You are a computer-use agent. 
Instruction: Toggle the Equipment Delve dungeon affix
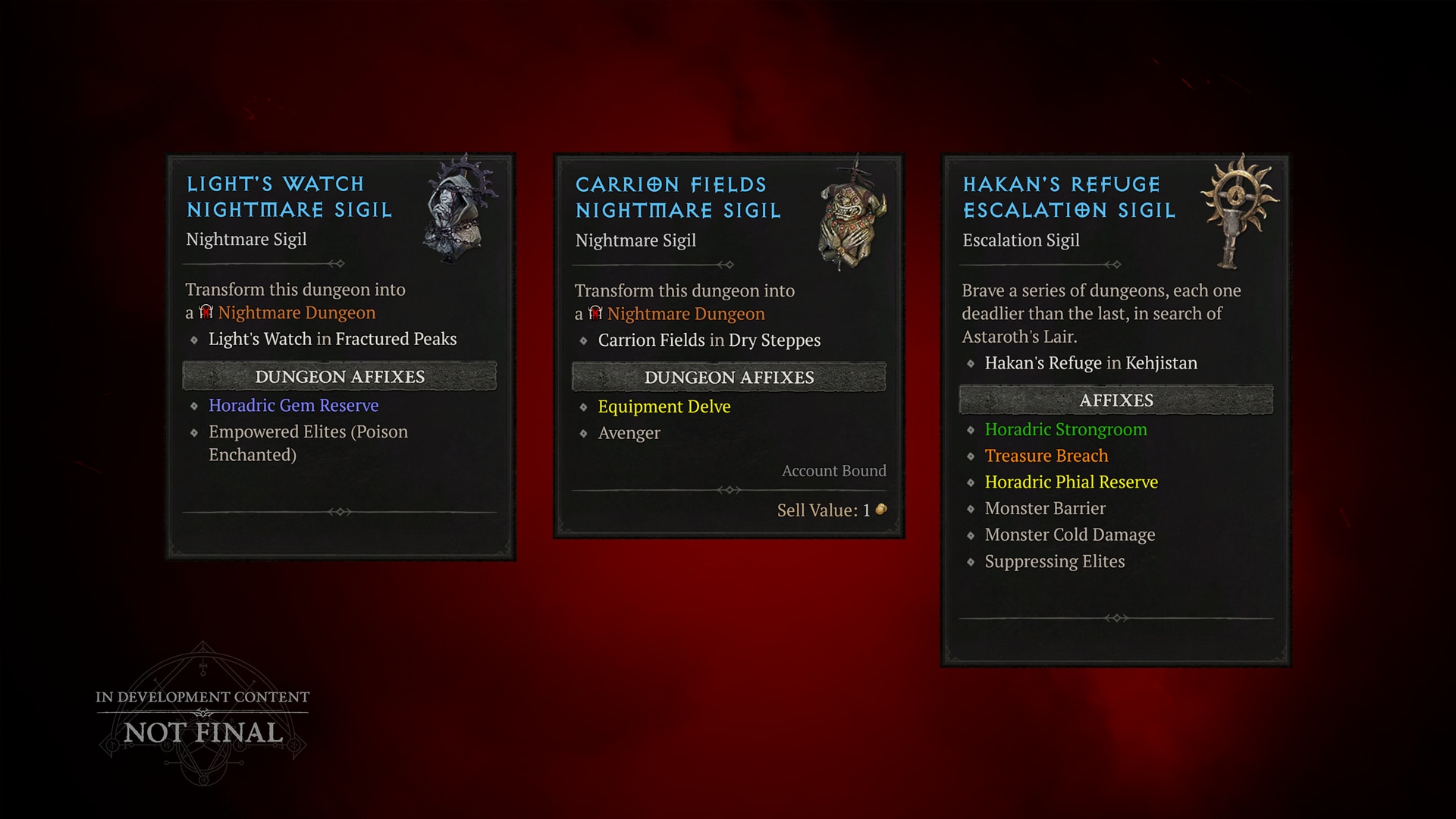[664, 406]
